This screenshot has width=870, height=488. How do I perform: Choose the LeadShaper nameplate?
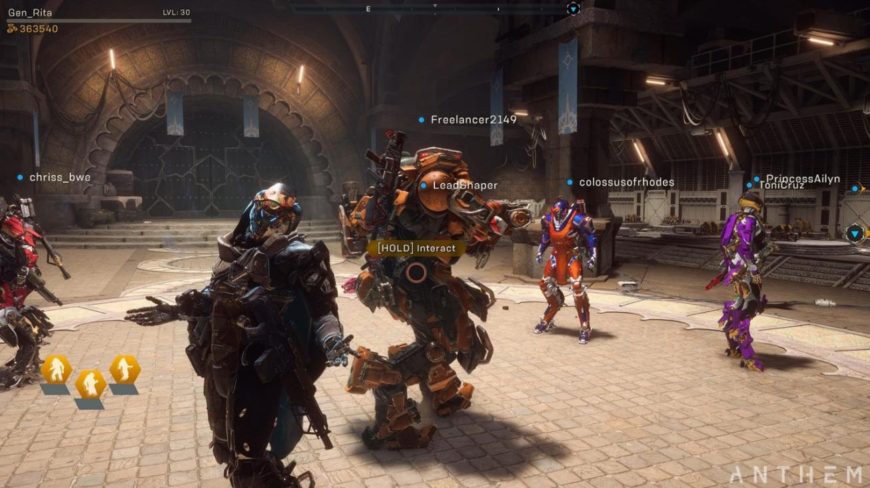coord(465,185)
